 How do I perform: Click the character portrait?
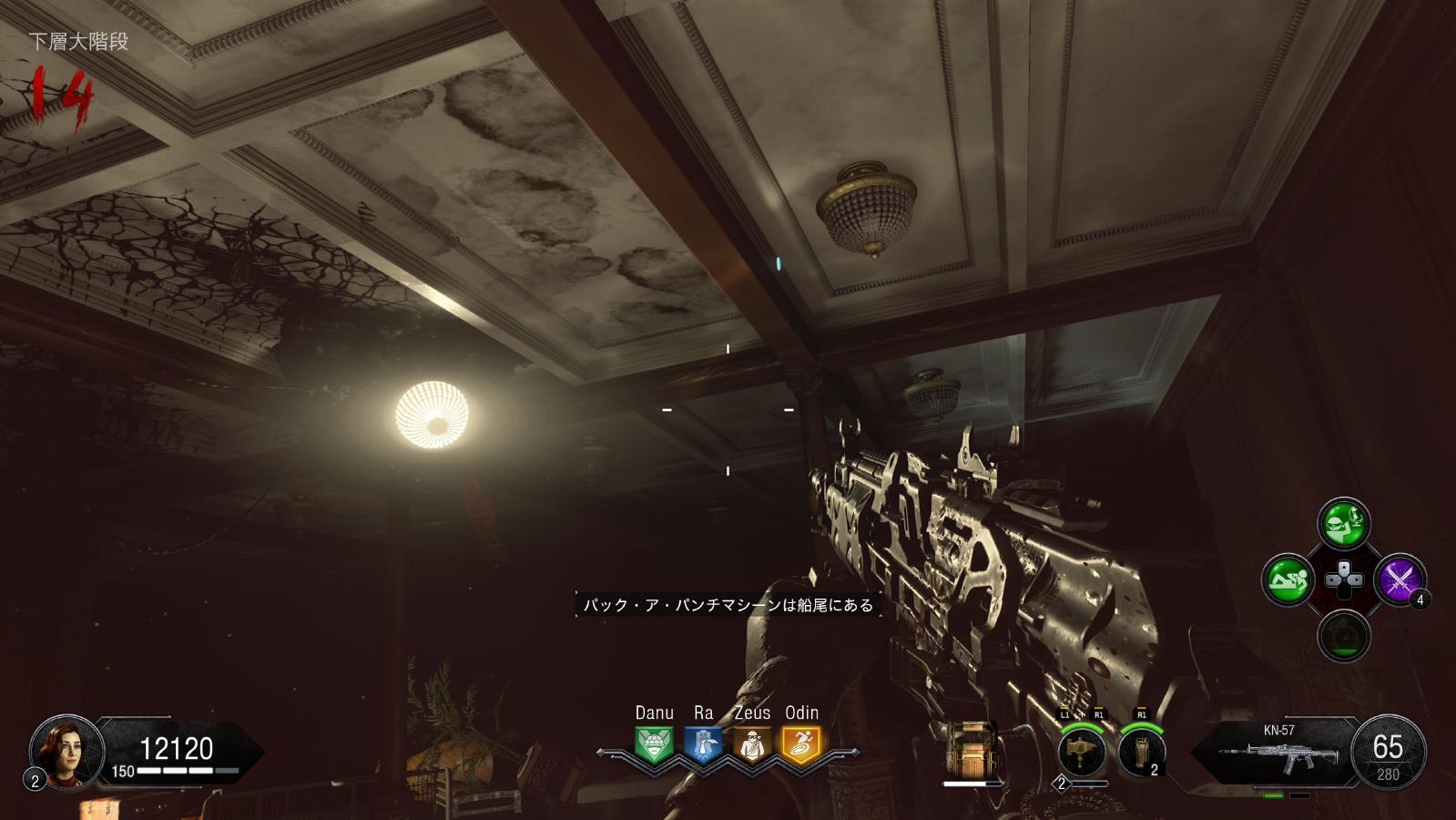point(66,752)
